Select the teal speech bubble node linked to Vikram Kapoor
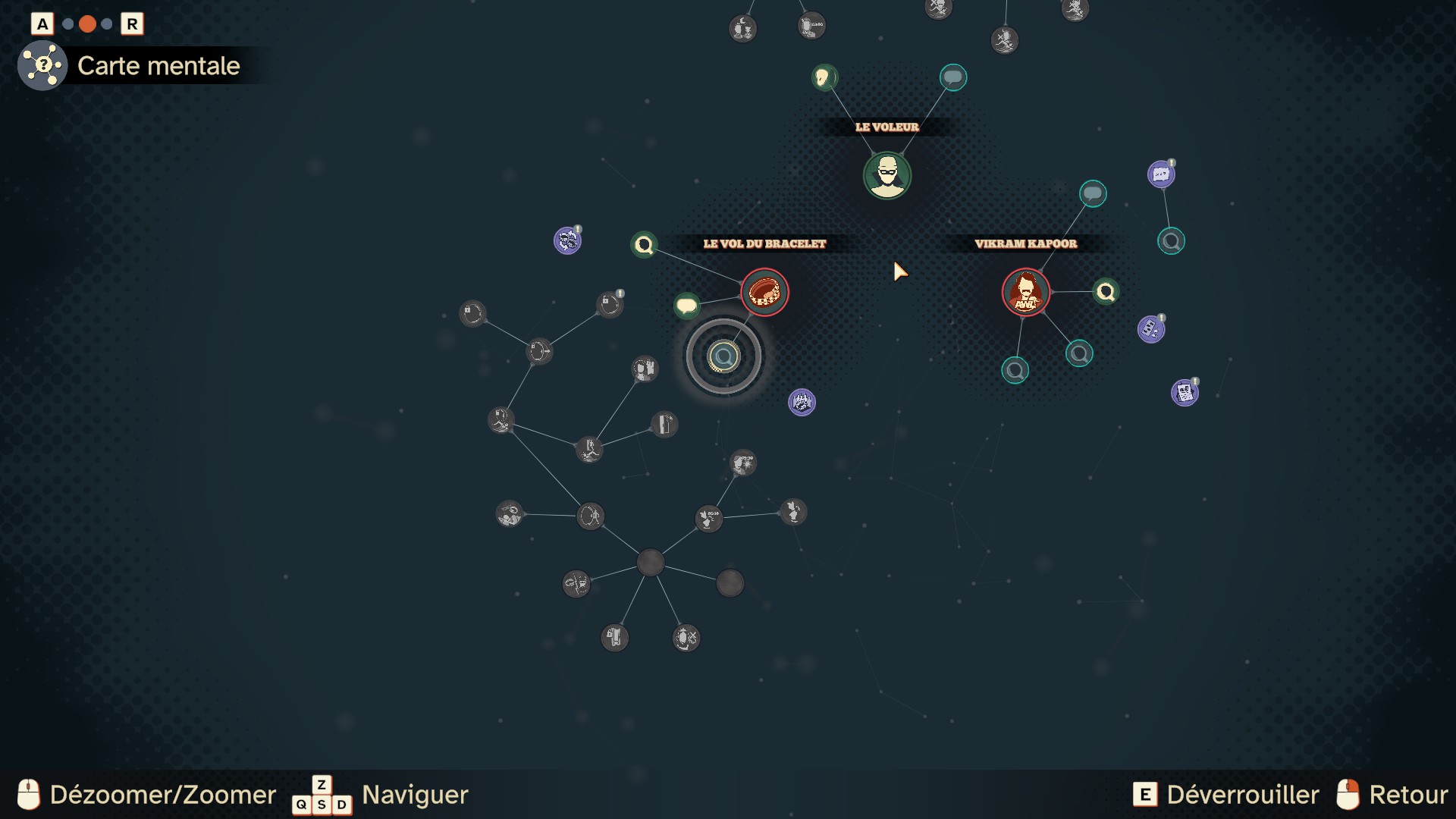This screenshot has width=1456, height=819. tap(1093, 194)
